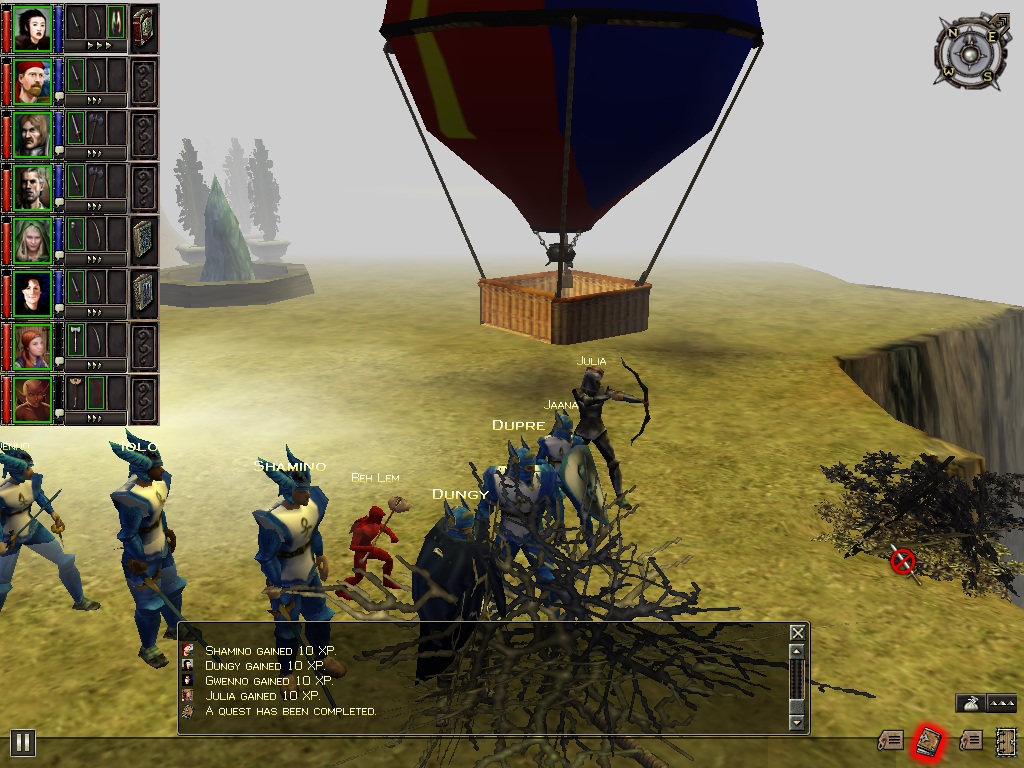Pick the red-haired woman's portrait
The image size is (1024, 768).
[x=33, y=345]
